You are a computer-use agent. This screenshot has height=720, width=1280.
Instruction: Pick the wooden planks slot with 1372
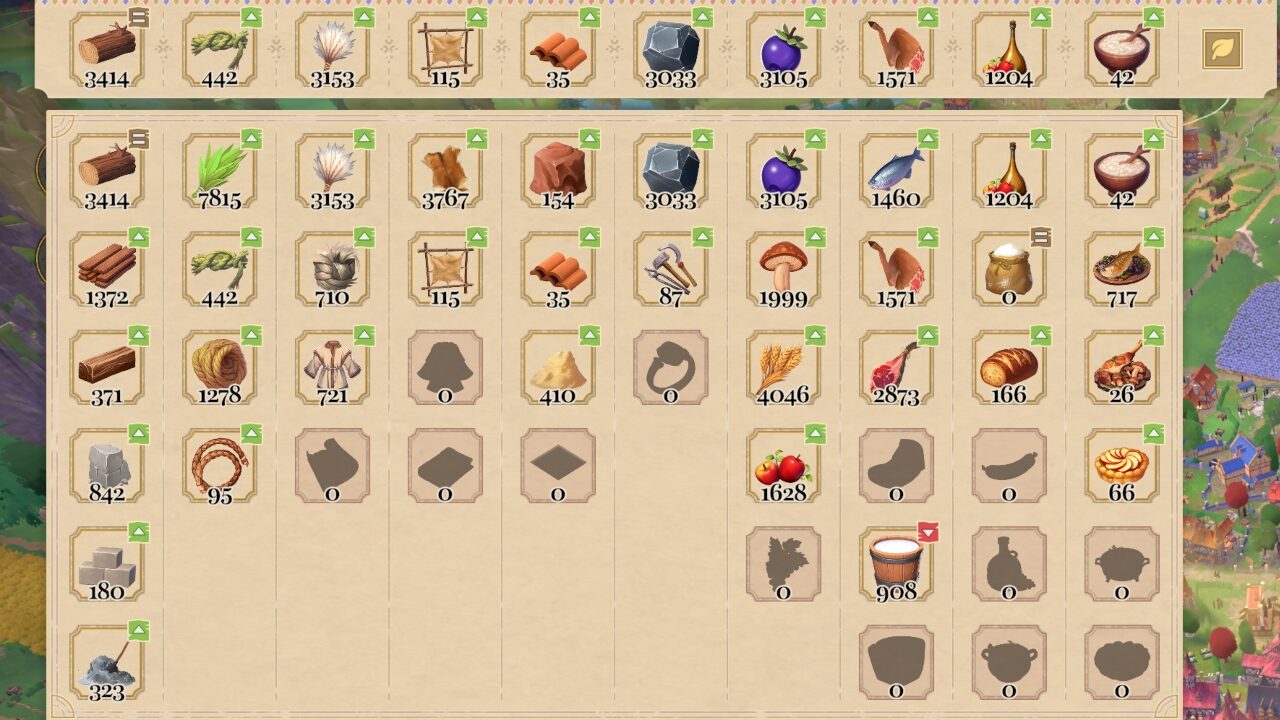click(x=107, y=268)
